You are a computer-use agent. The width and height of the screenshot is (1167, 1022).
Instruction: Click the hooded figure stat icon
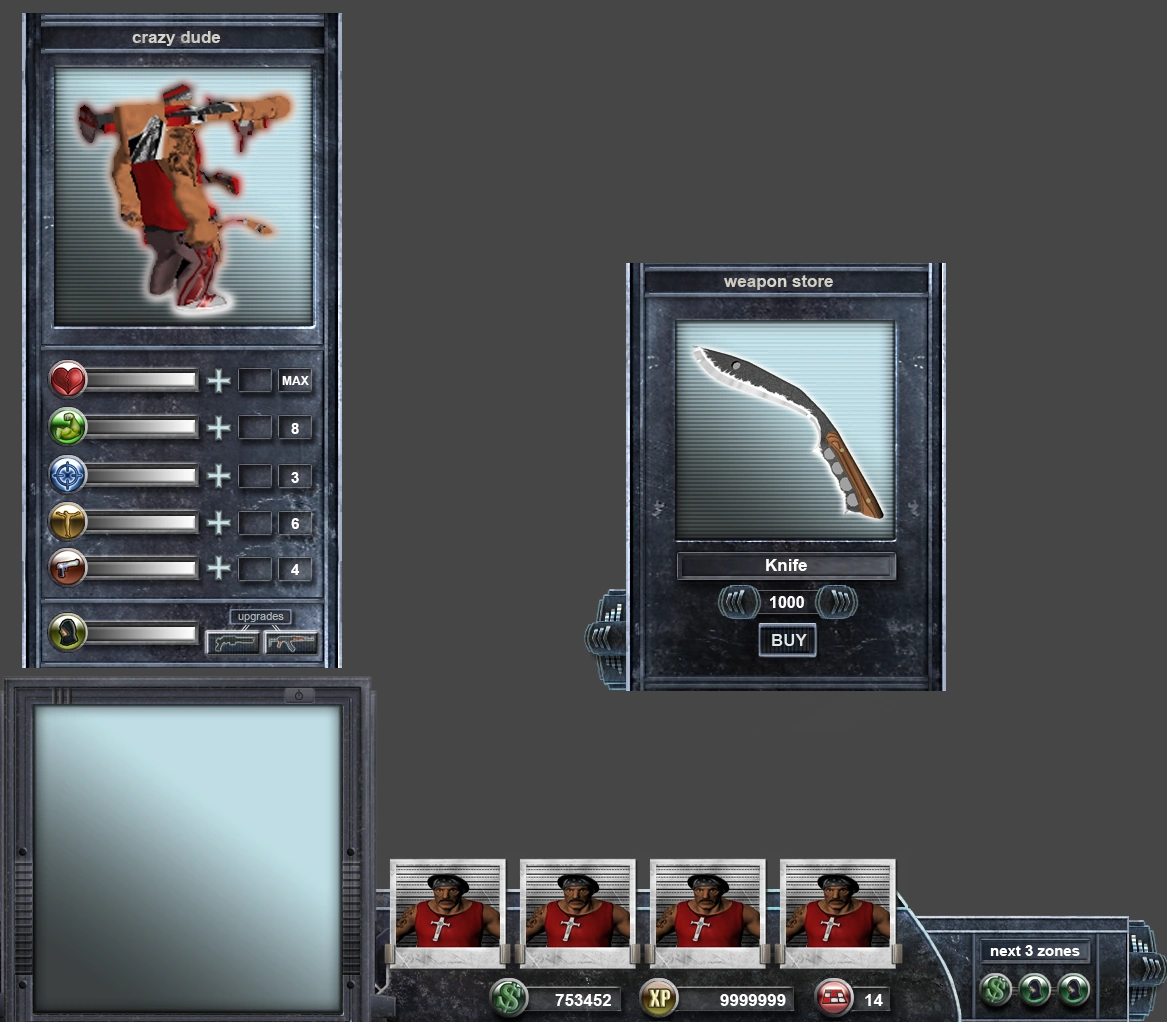tap(68, 633)
